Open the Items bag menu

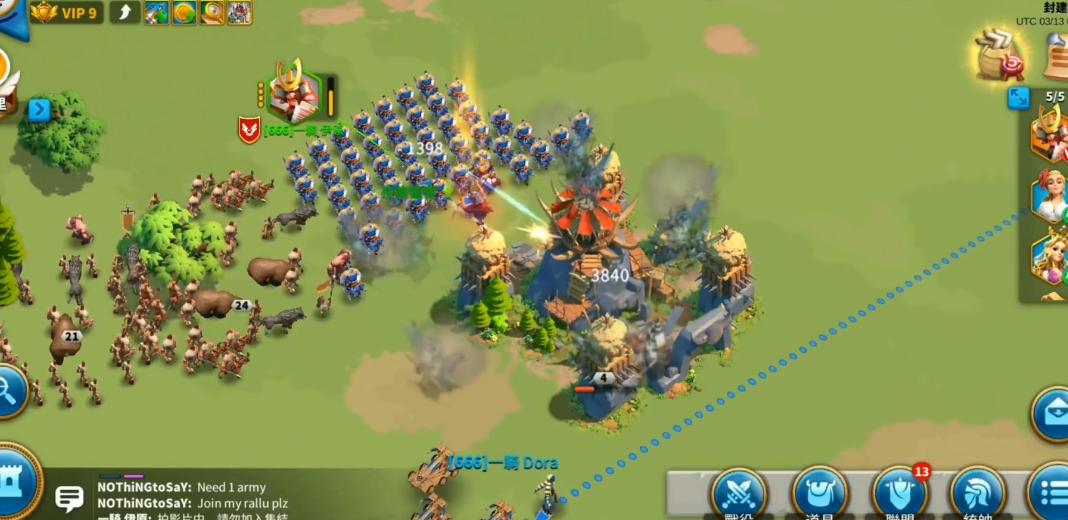(820, 494)
